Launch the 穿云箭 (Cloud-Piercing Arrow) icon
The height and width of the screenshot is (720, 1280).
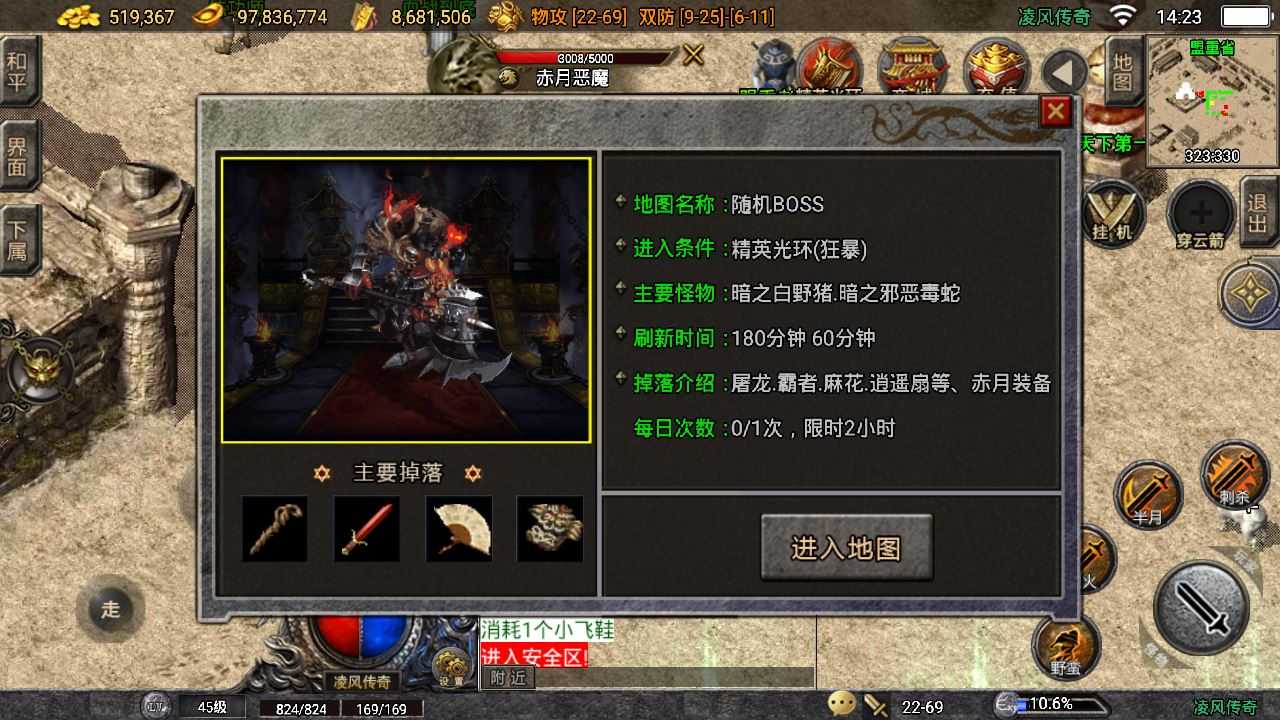(1196, 213)
